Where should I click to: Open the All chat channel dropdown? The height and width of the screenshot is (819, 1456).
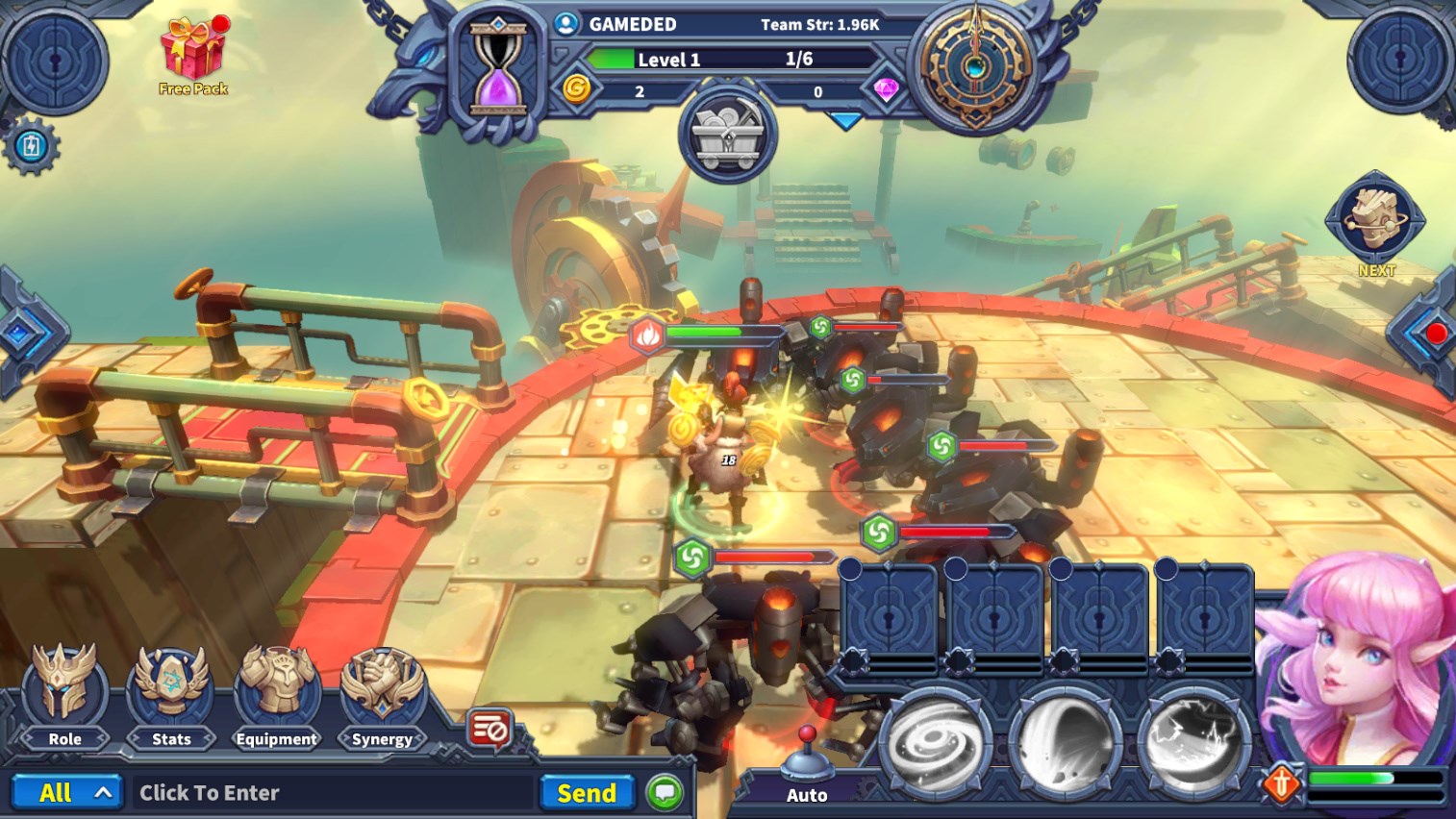tap(66, 793)
